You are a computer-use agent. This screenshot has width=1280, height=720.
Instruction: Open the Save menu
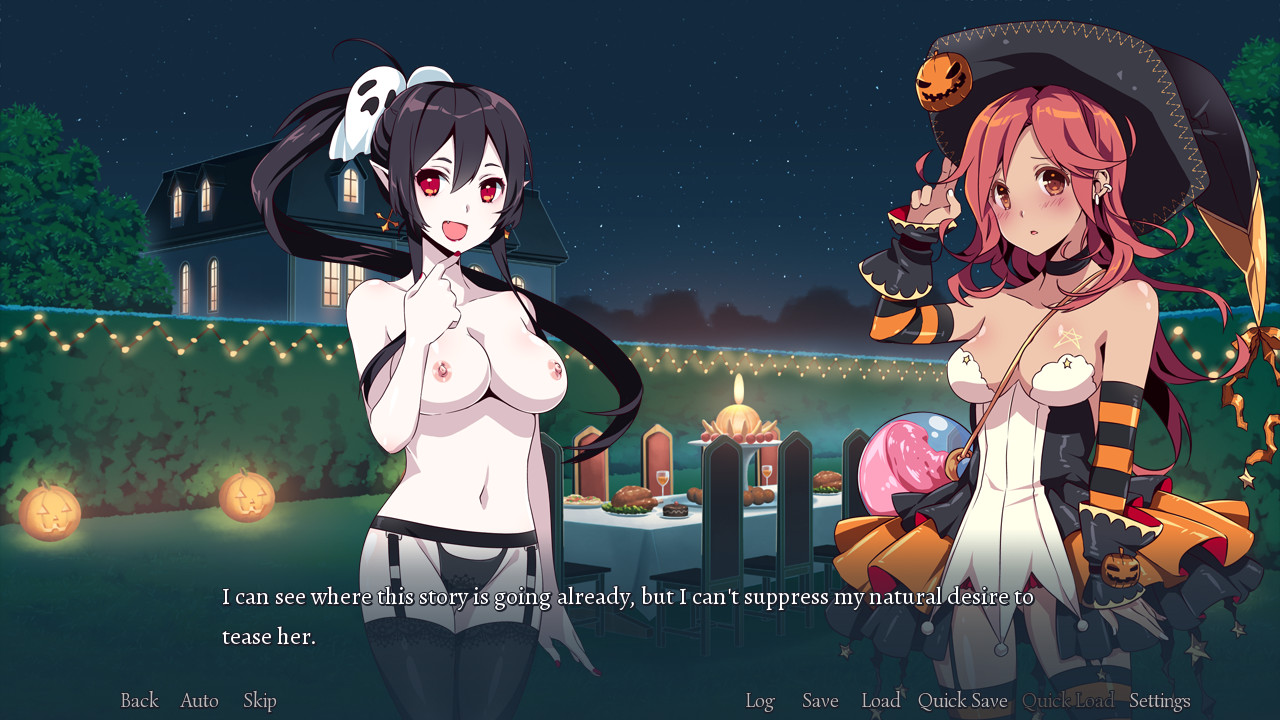point(819,701)
